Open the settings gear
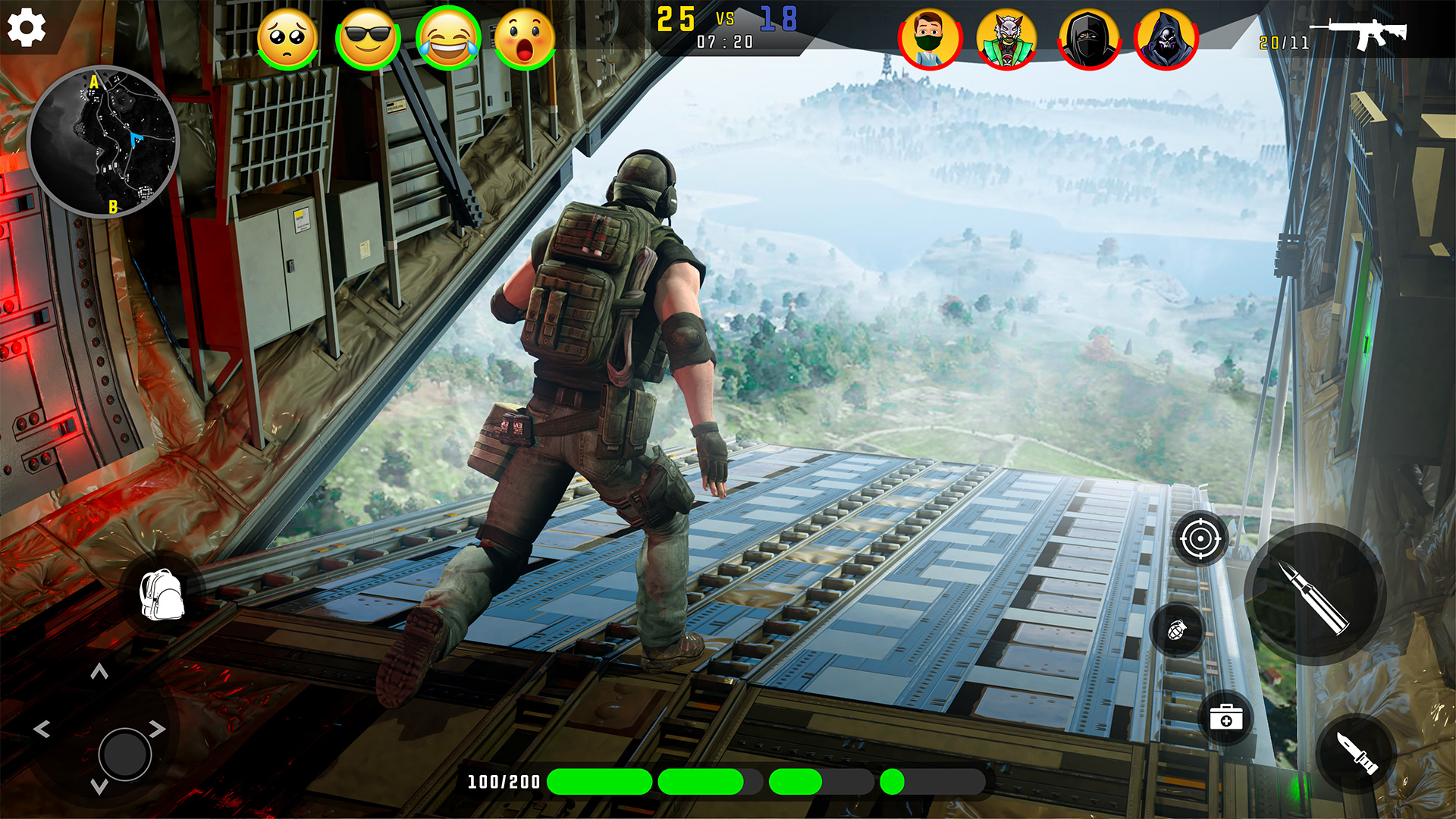The width and height of the screenshot is (1456, 819). pyautogui.click(x=27, y=27)
